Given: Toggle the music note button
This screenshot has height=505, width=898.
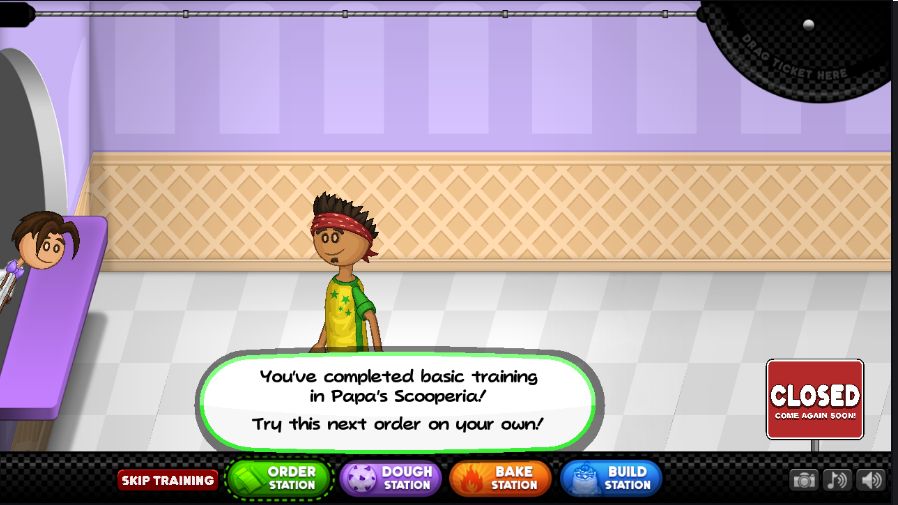Looking at the screenshot, I should point(837,480).
